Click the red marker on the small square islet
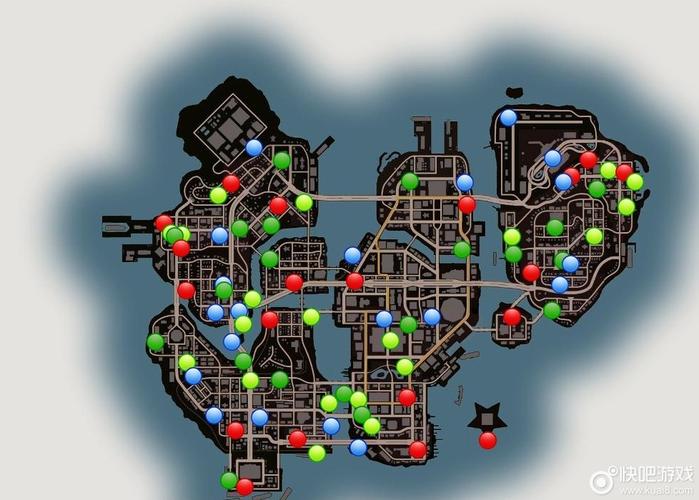 (512, 317)
